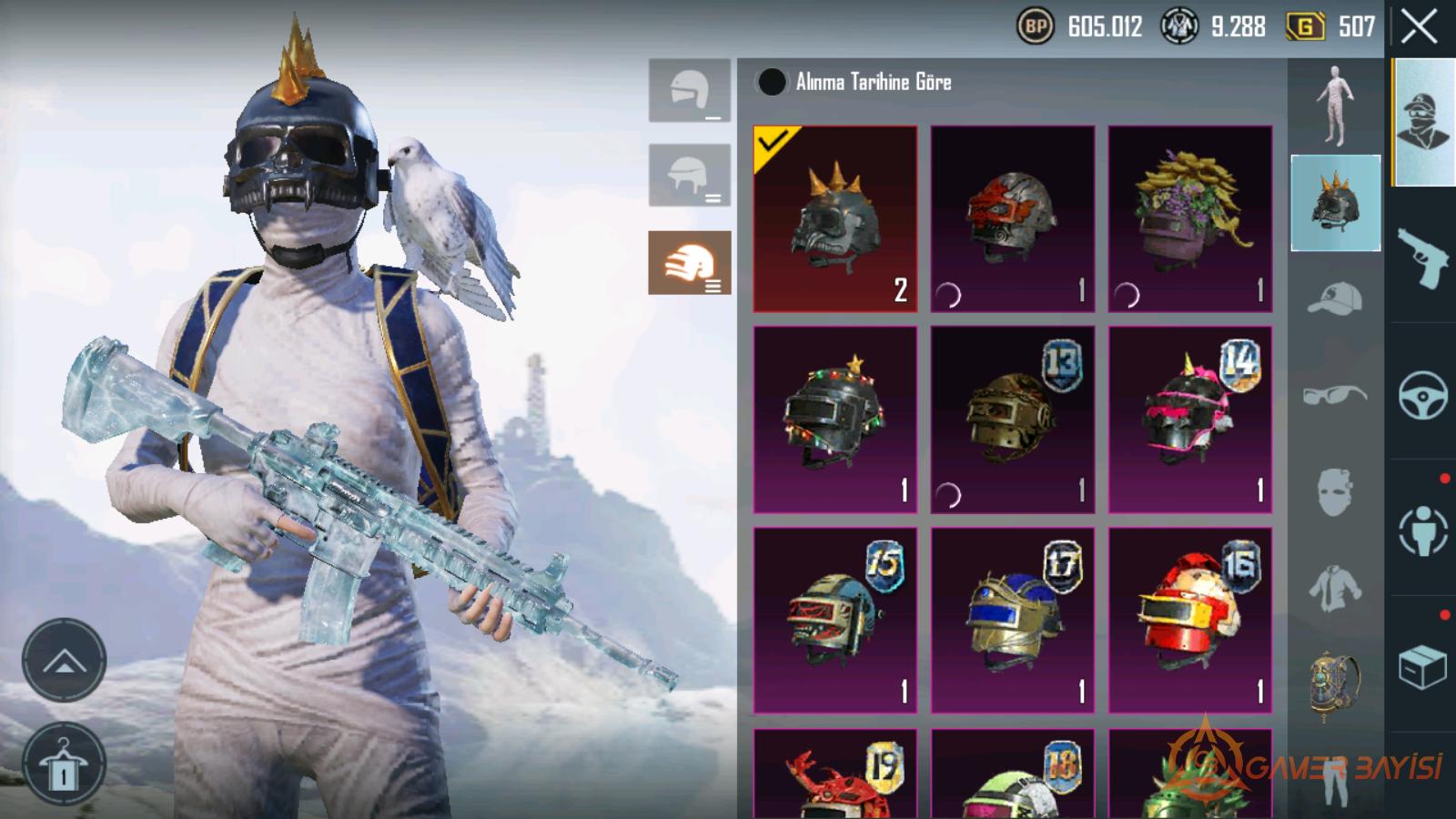Select the season 13 golden helmet

click(x=1012, y=420)
